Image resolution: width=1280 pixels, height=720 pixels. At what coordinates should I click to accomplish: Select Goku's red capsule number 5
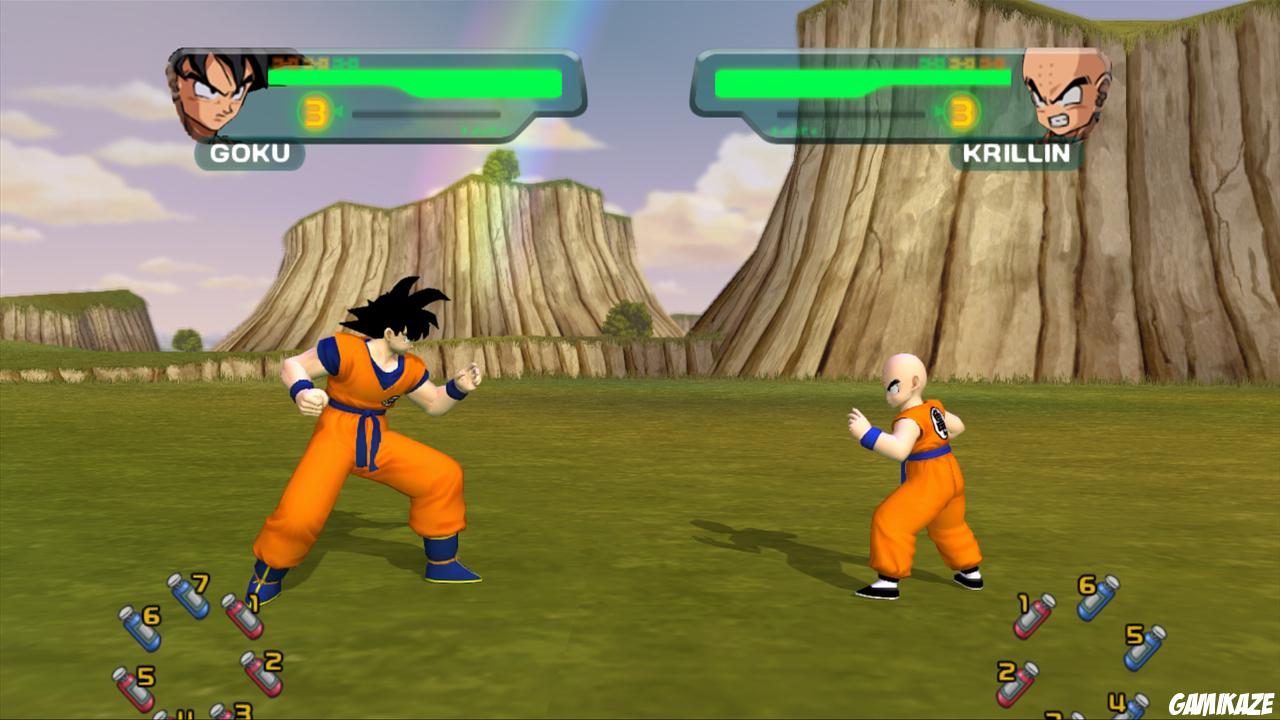(133, 687)
